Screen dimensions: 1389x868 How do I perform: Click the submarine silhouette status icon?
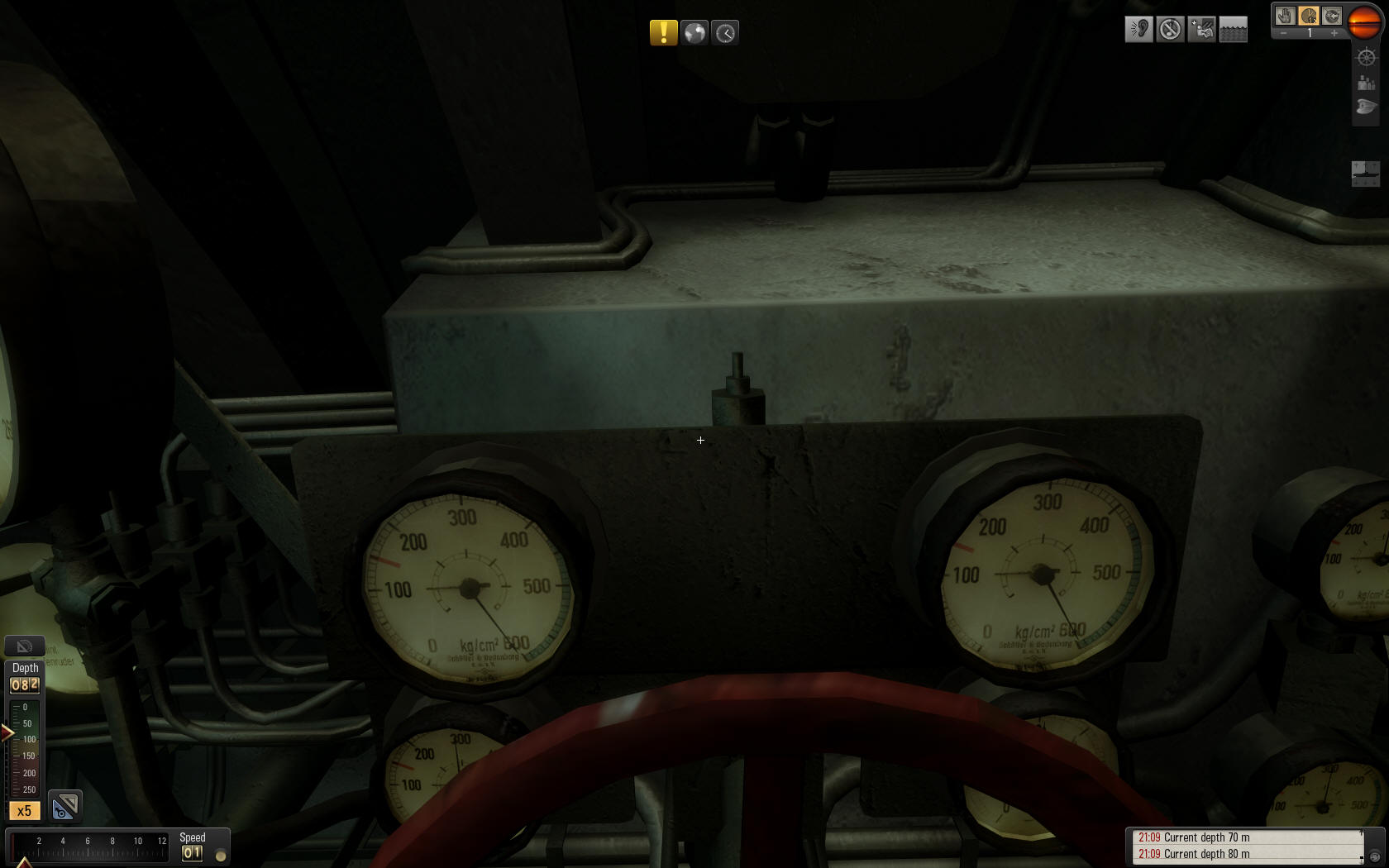point(1365,173)
